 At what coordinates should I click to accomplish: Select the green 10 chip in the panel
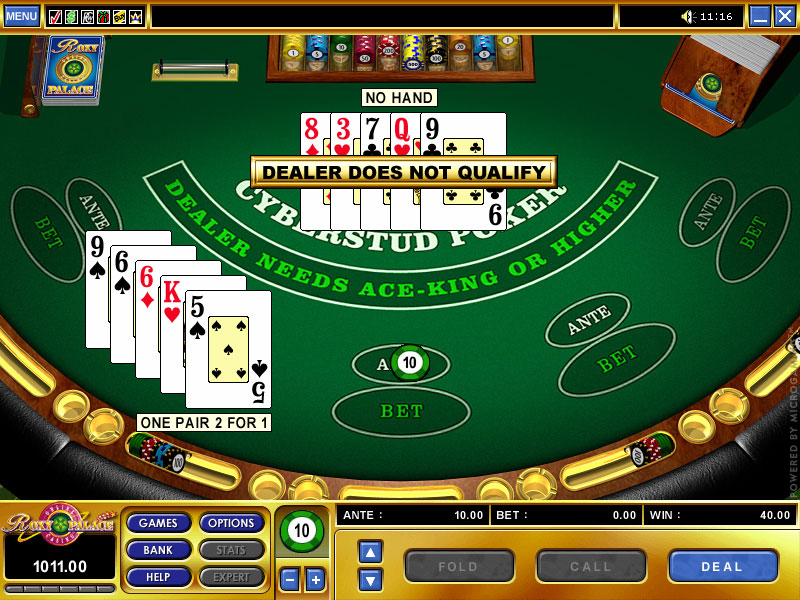coord(301,530)
